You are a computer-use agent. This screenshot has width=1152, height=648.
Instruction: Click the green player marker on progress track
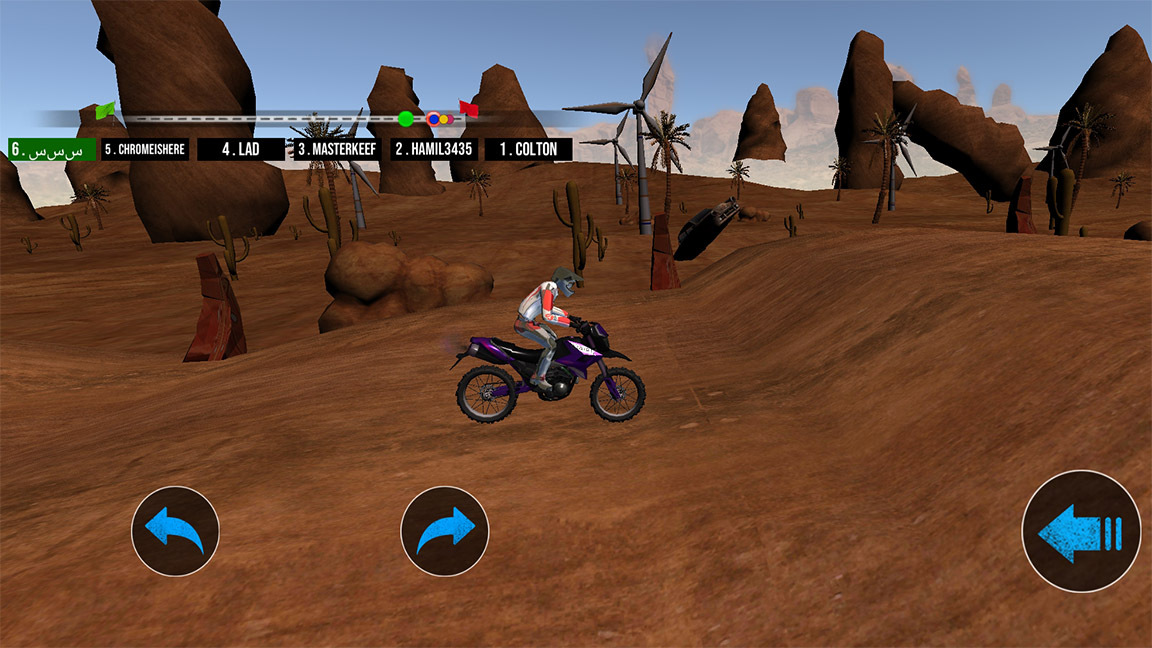pos(405,118)
